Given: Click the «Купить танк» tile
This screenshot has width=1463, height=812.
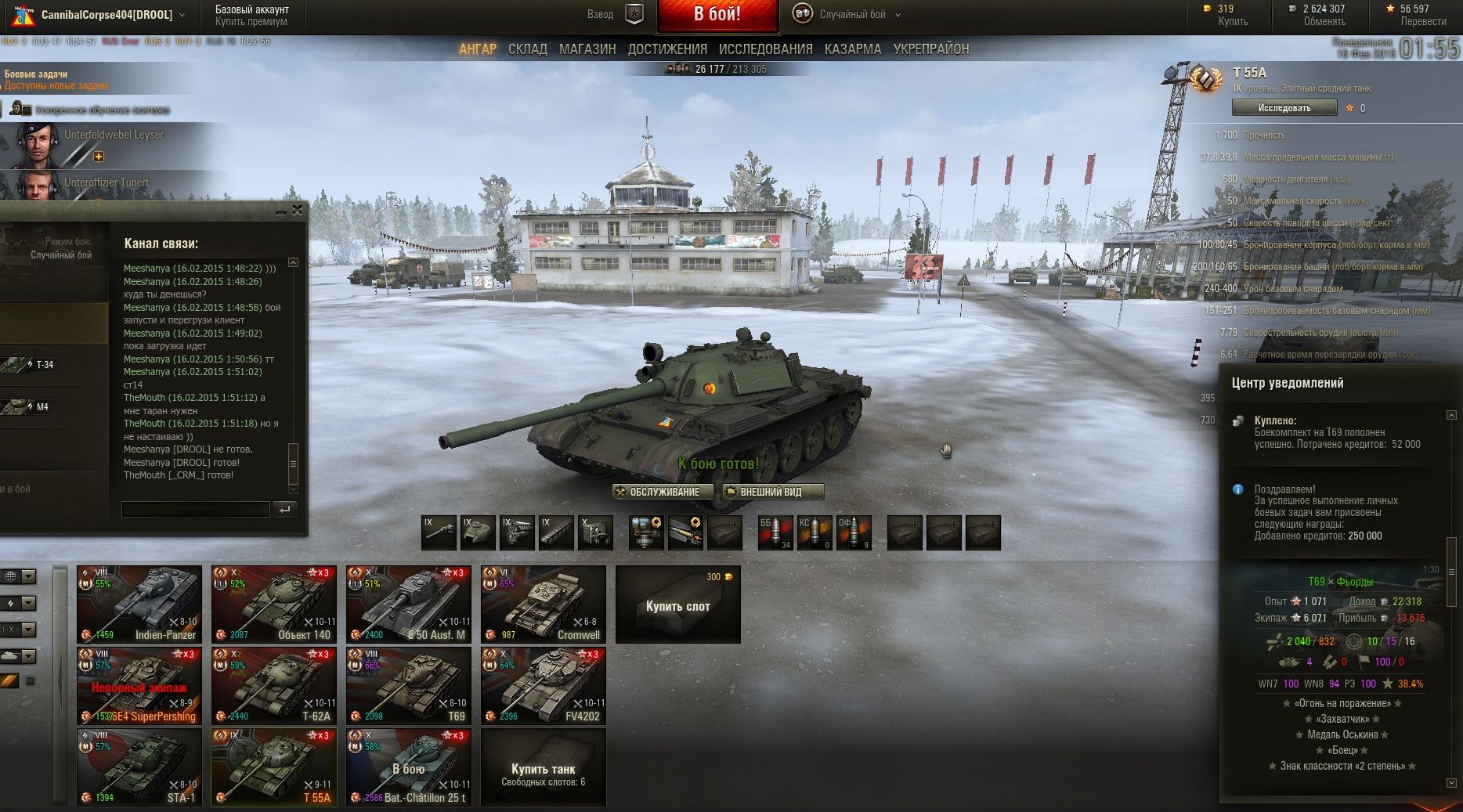Looking at the screenshot, I should click(544, 768).
